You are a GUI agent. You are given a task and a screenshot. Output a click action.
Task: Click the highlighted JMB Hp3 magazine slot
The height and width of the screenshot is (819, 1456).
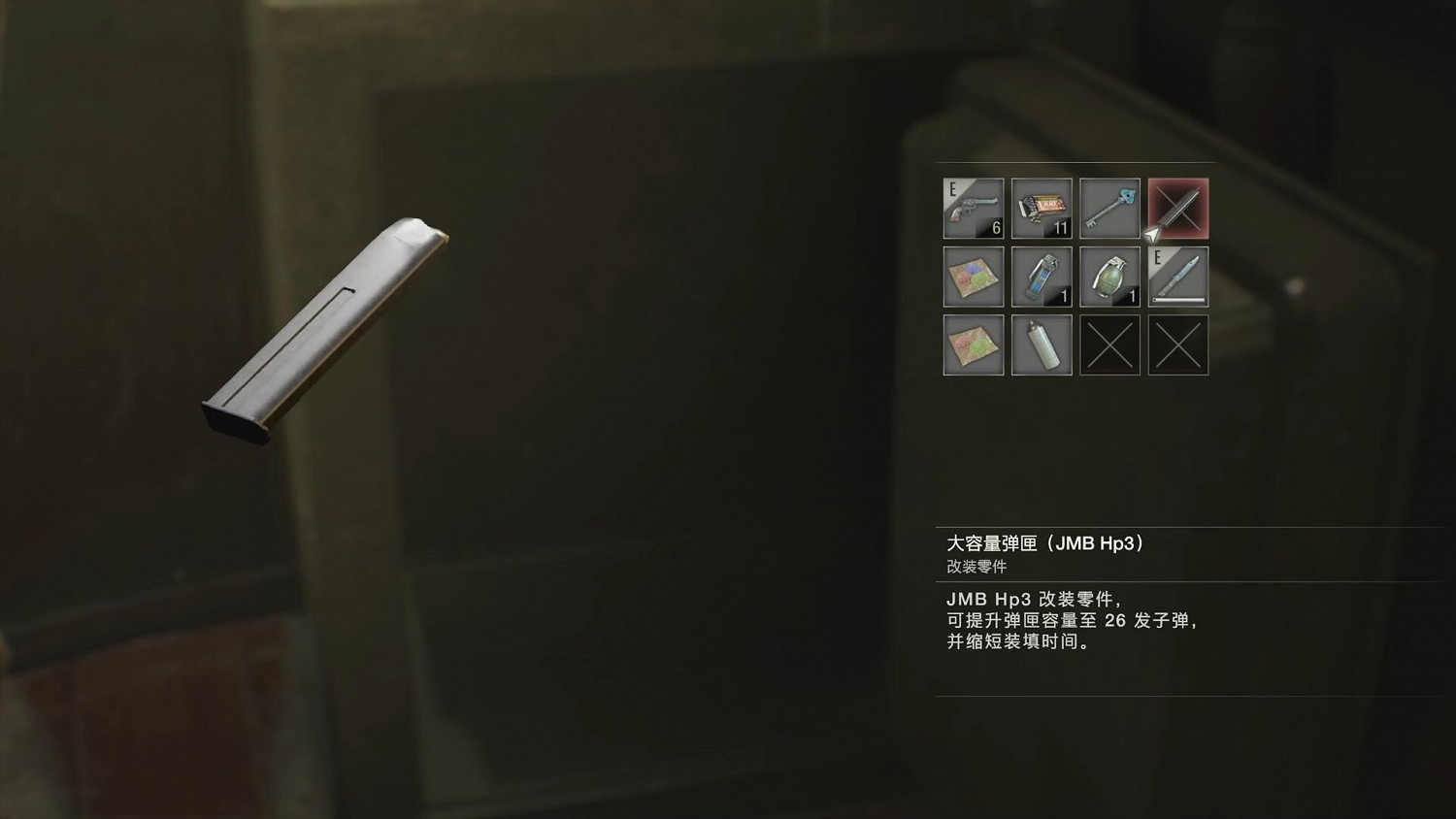(1177, 209)
